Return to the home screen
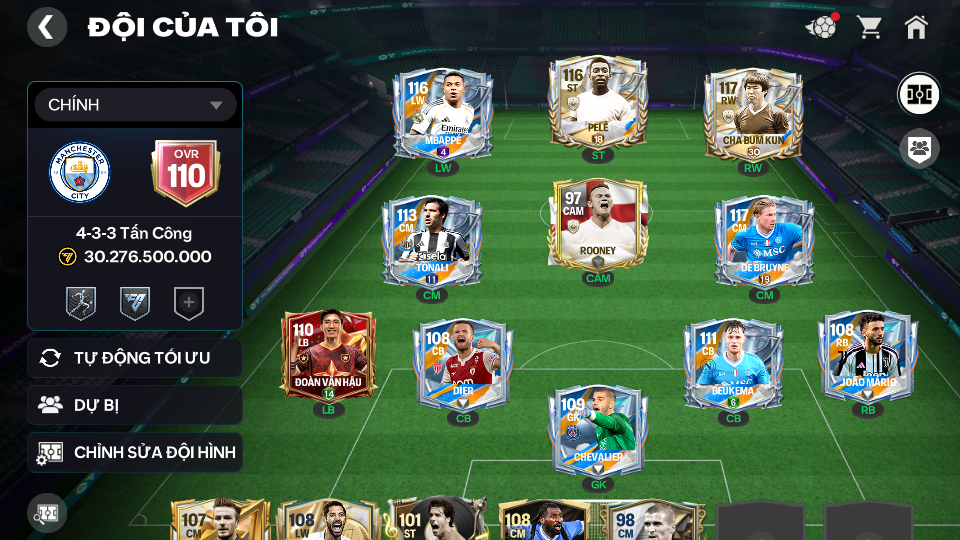The image size is (960, 540). point(916,27)
